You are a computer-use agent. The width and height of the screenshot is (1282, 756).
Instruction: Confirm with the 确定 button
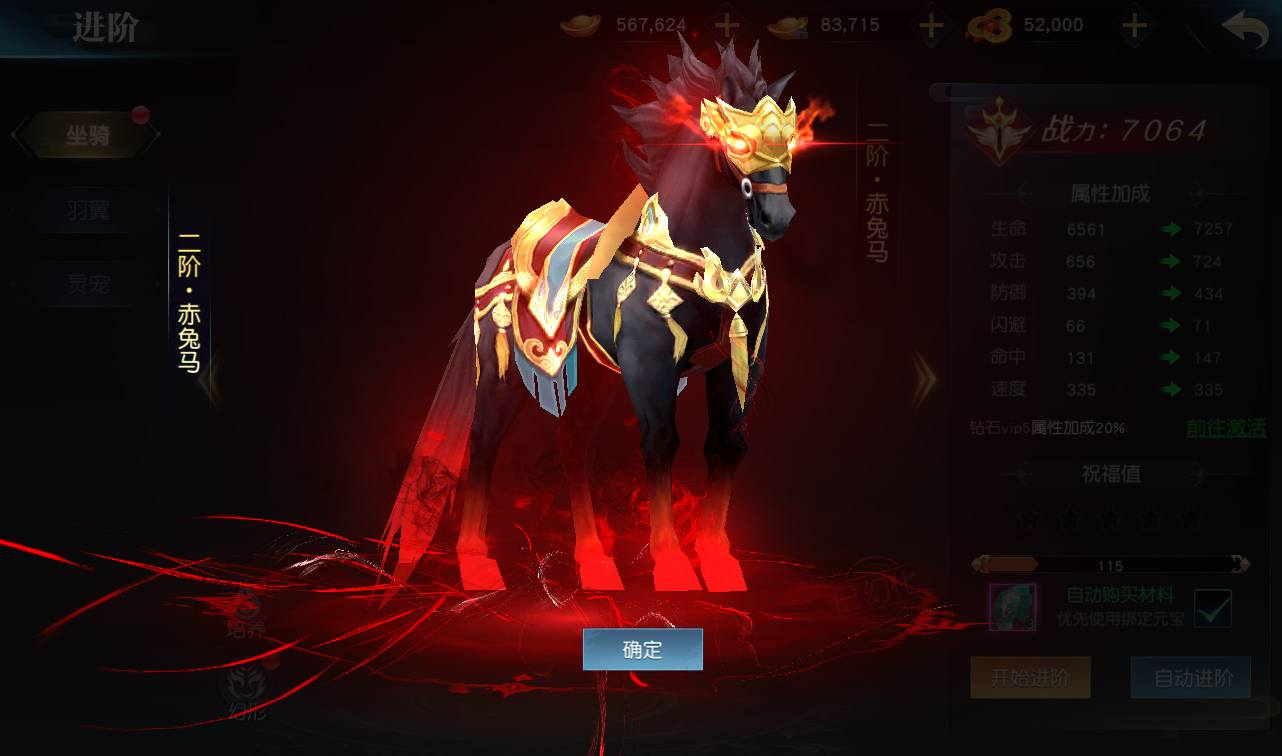click(x=642, y=649)
